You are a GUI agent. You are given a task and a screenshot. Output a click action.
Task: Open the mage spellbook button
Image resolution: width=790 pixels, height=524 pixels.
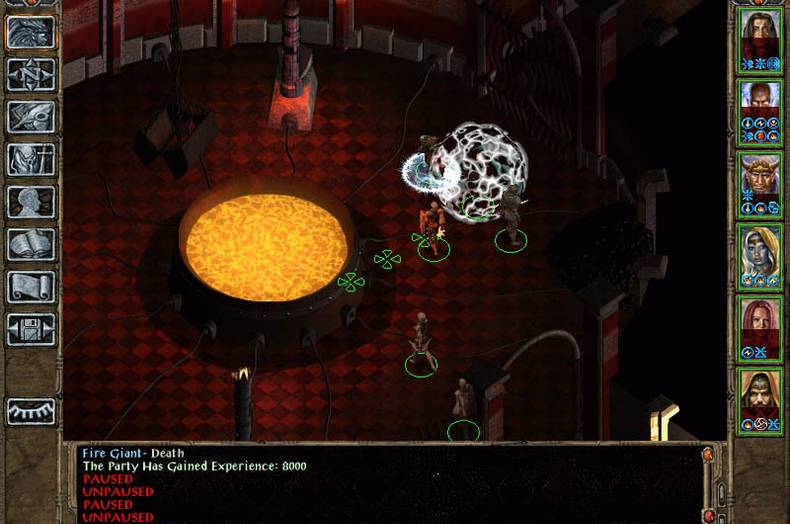pos(31,244)
